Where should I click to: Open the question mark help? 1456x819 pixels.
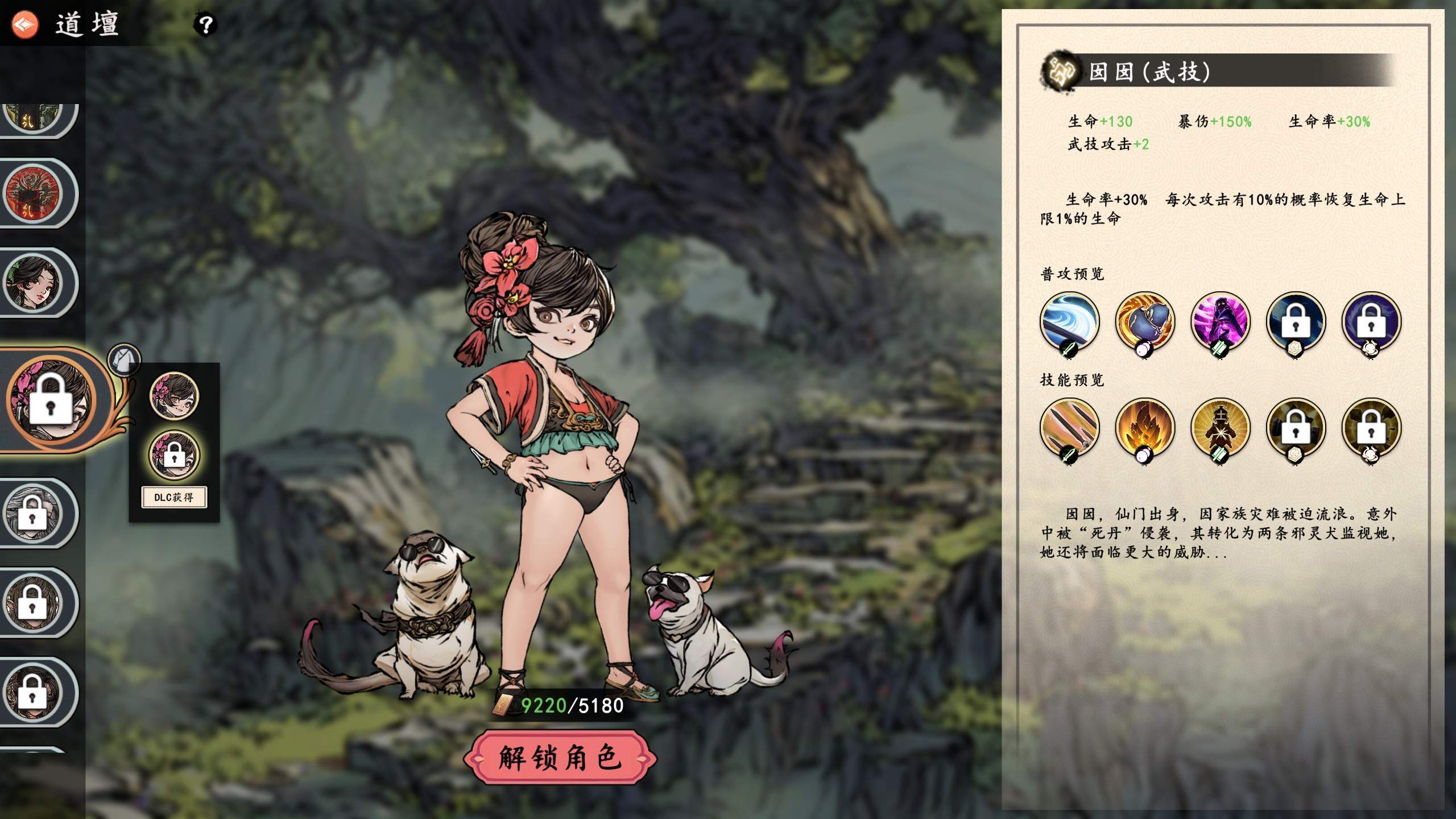[205, 24]
